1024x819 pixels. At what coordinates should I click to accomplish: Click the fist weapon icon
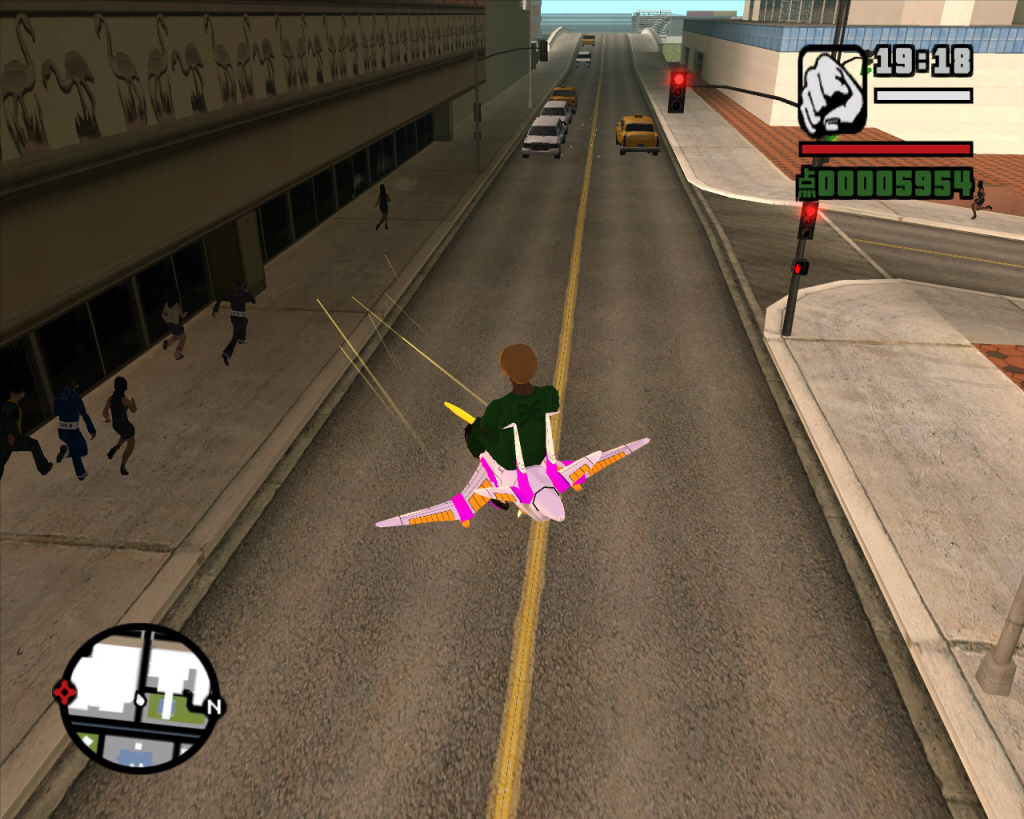[832, 90]
